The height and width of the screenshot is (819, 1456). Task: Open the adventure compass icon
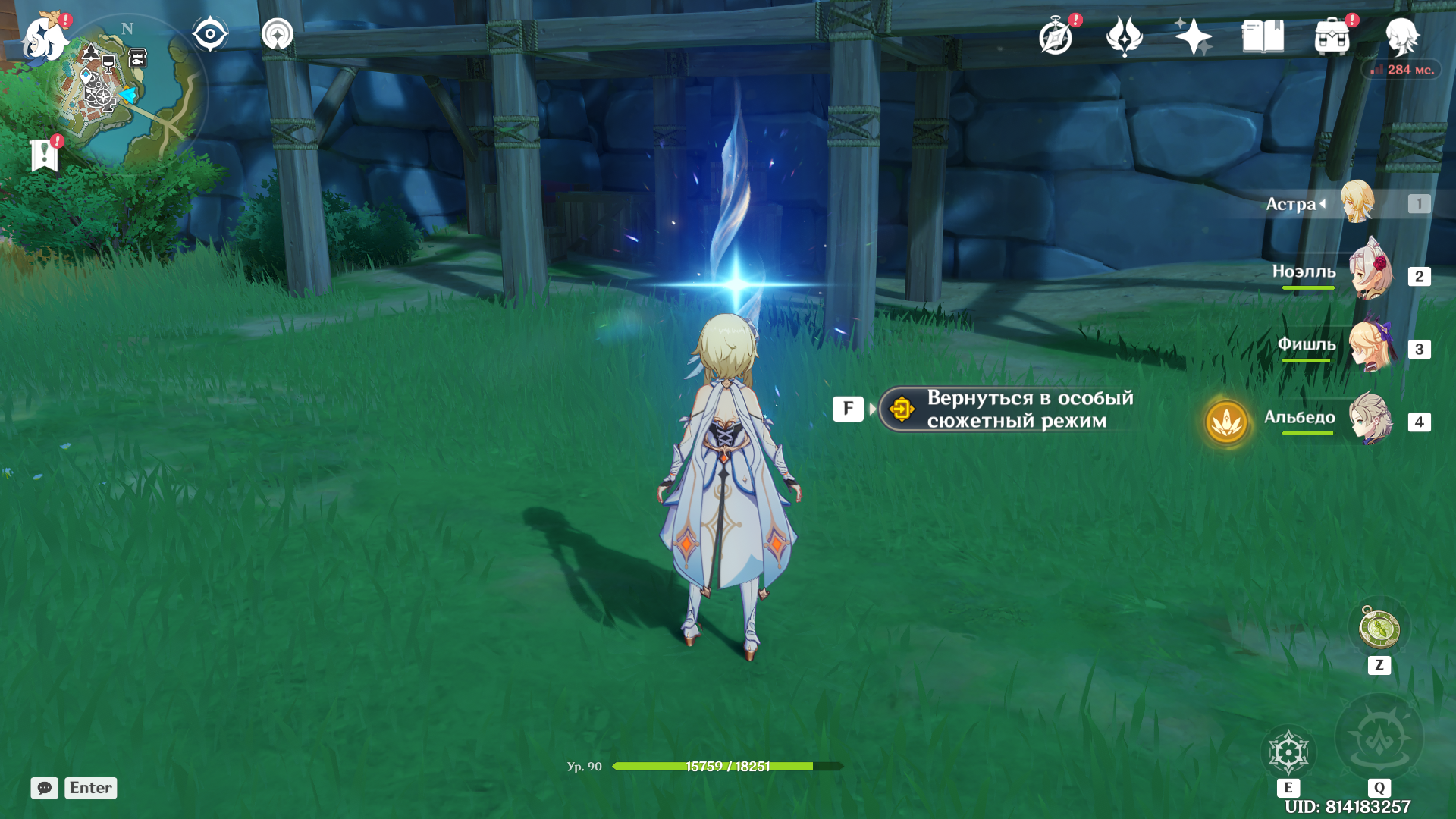coord(1056,36)
